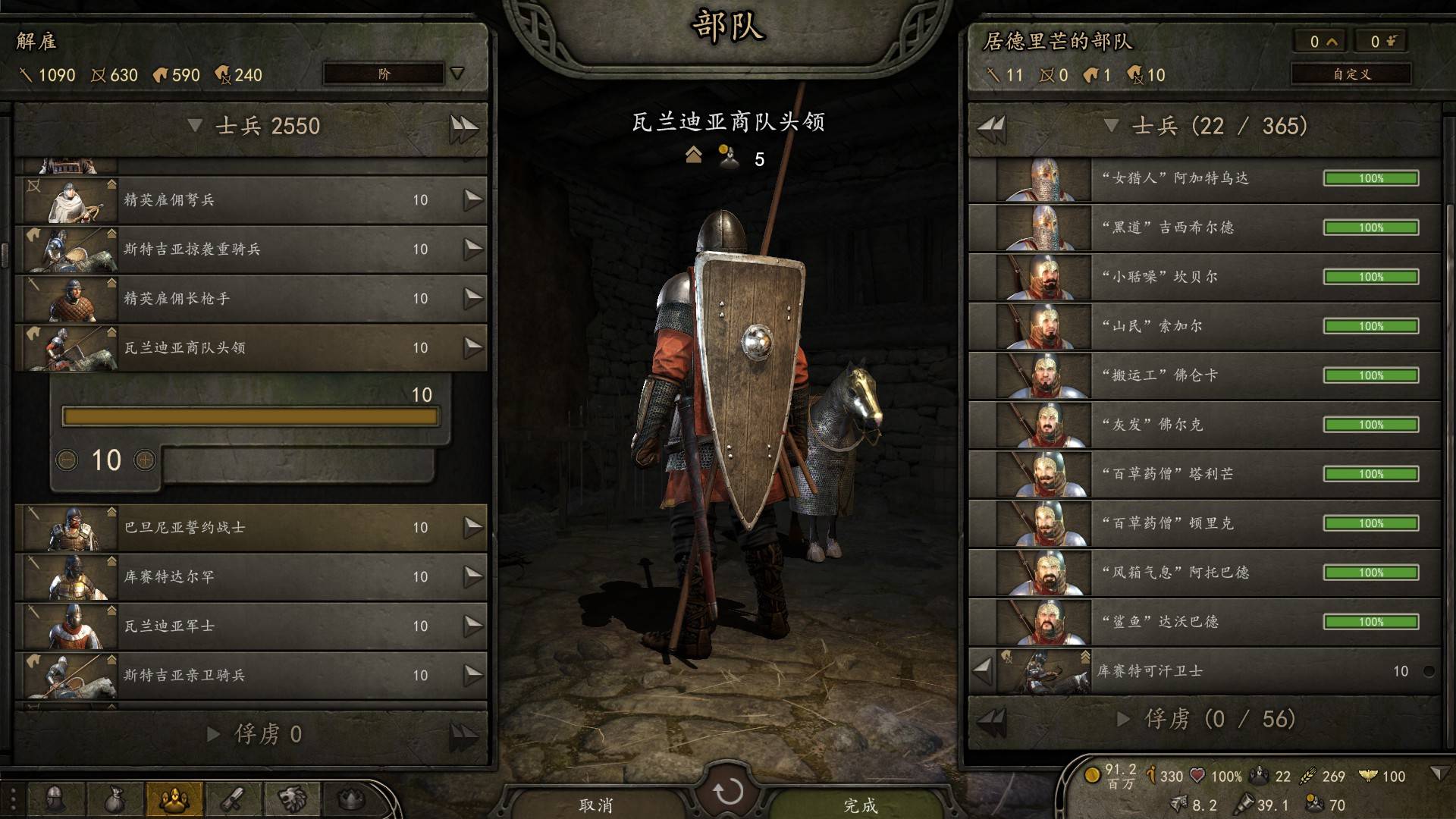Click 取消 to cancel changes
Image resolution: width=1456 pixels, height=819 pixels.
(596, 805)
